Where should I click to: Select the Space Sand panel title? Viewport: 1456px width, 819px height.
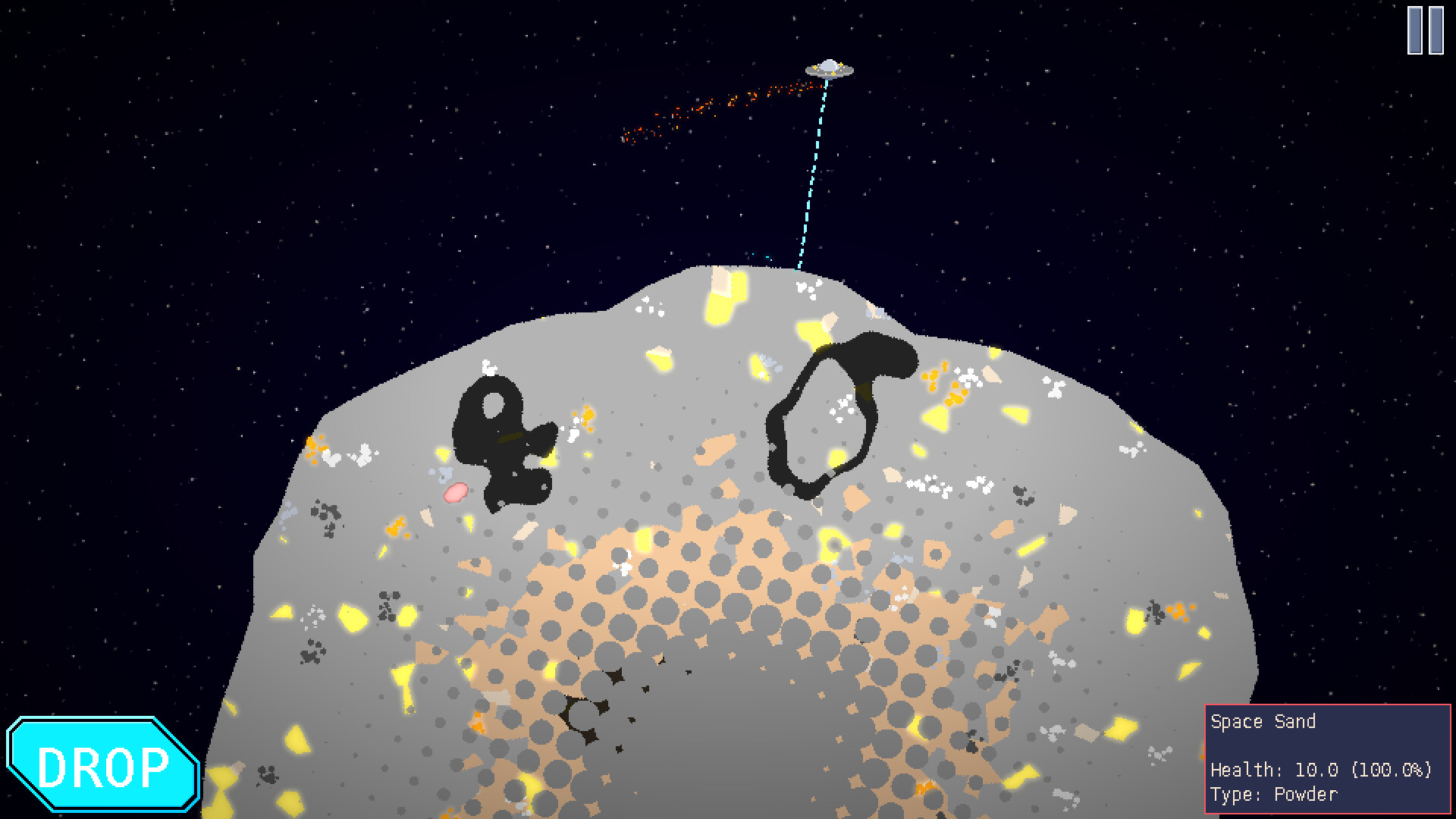point(1264,722)
